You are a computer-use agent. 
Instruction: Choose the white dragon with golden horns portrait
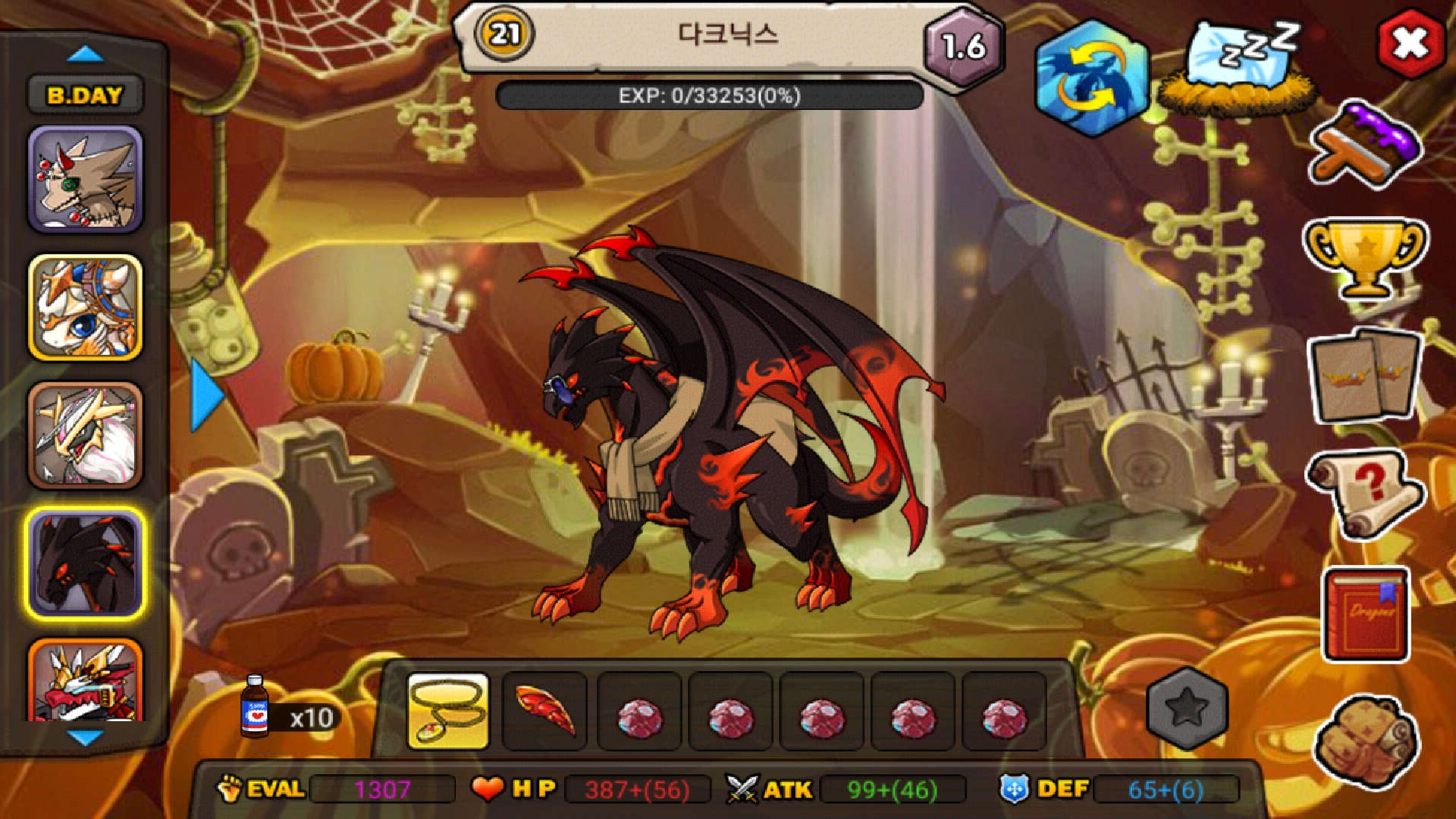pos(85,435)
